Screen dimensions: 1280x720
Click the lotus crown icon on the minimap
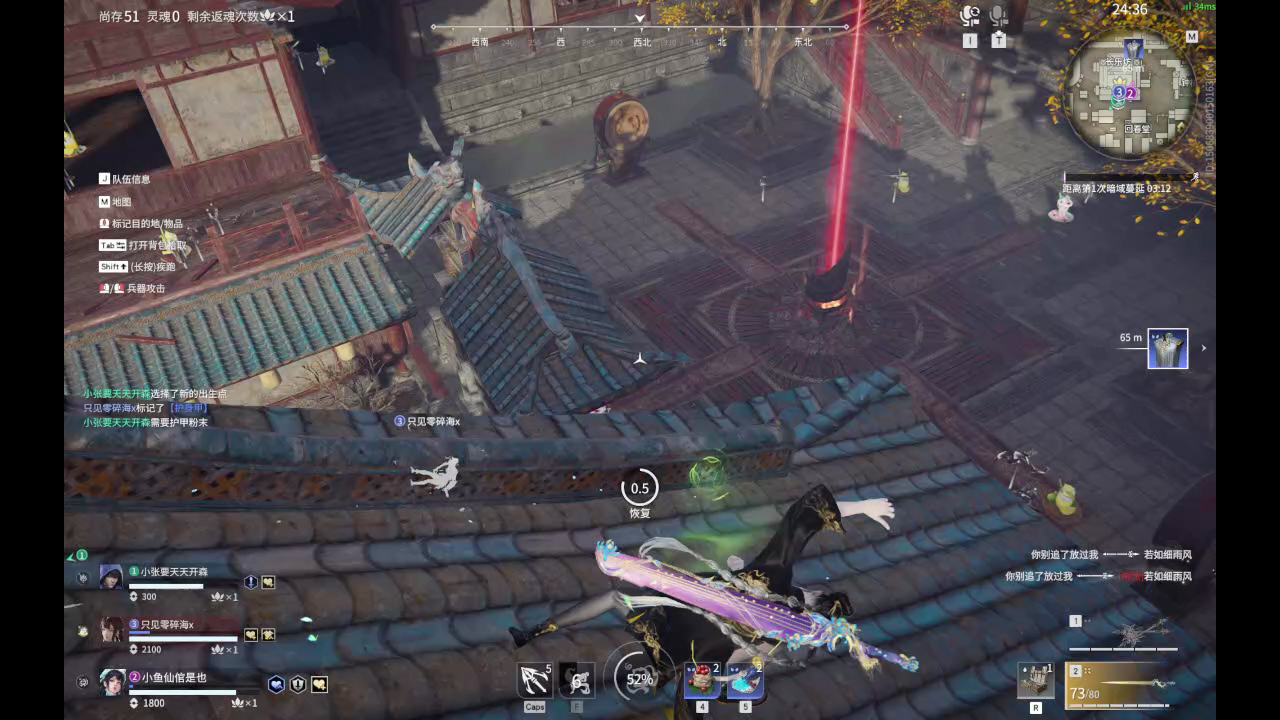pos(1119,83)
